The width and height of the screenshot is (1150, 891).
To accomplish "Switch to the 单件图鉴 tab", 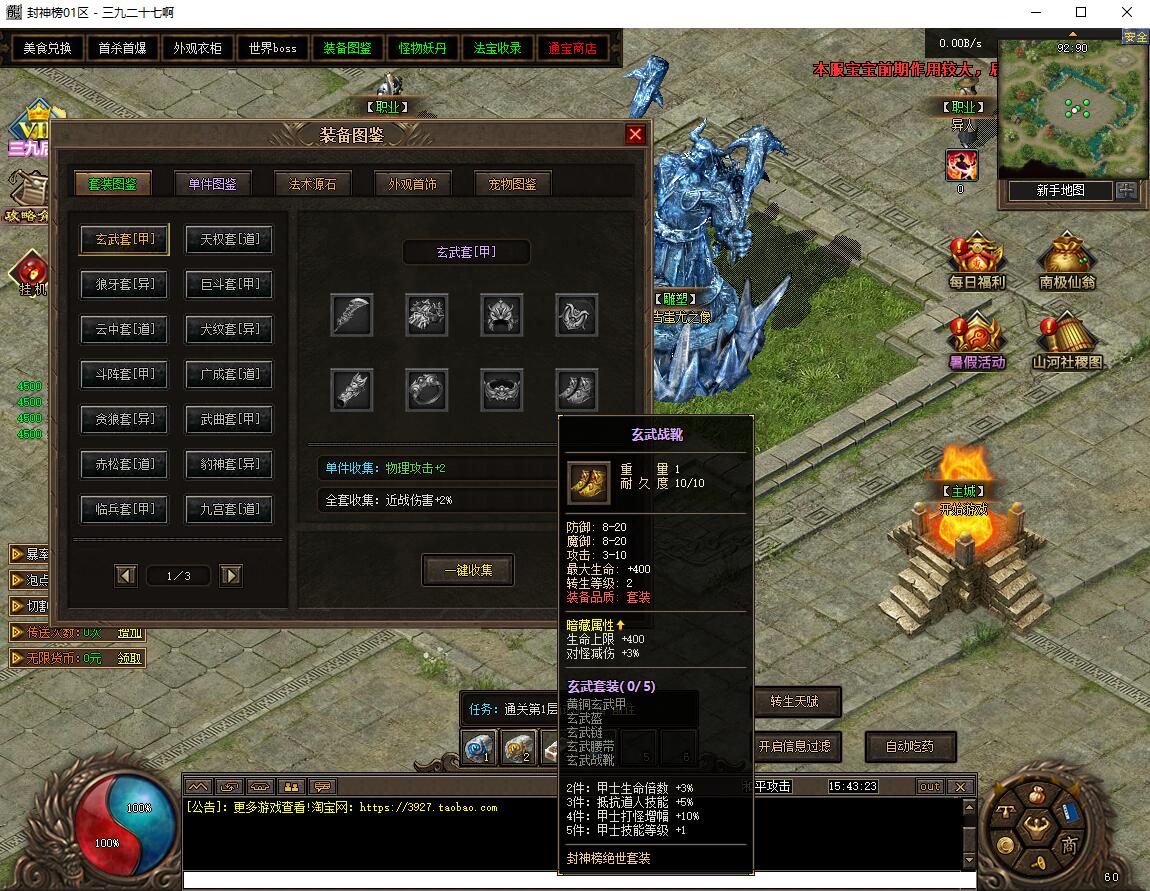I will pos(212,184).
